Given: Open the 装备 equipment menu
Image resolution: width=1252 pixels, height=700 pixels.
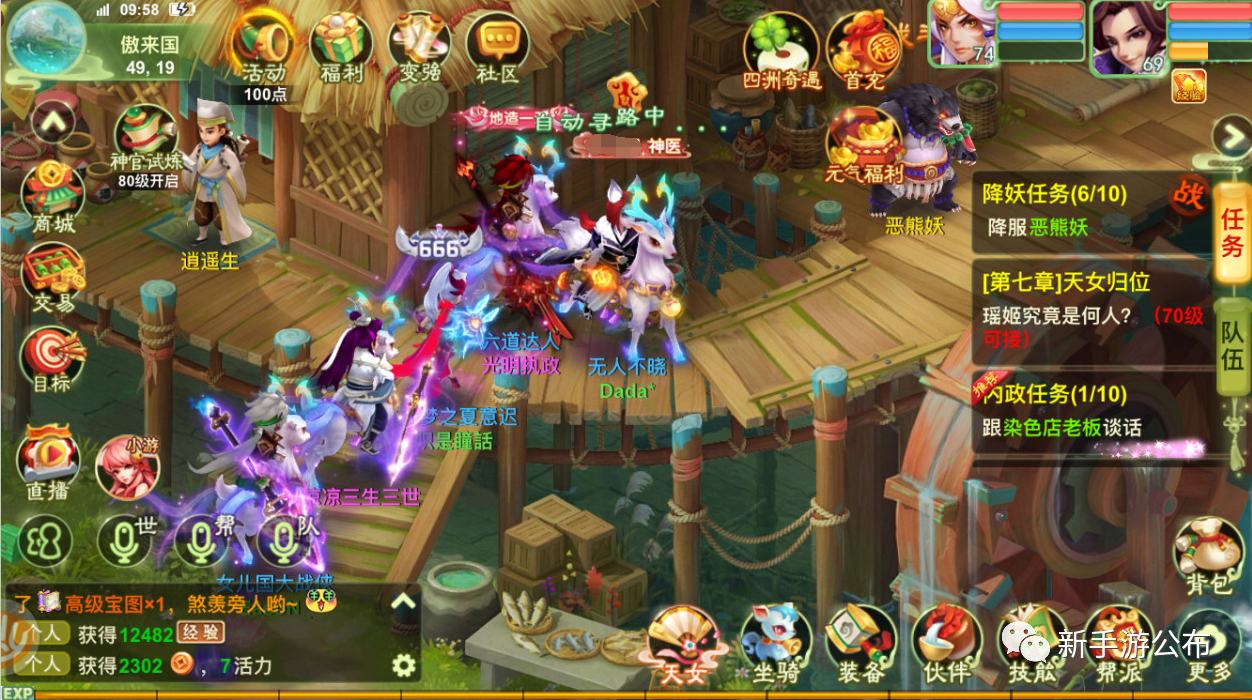Looking at the screenshot, I should pos(860,640).
